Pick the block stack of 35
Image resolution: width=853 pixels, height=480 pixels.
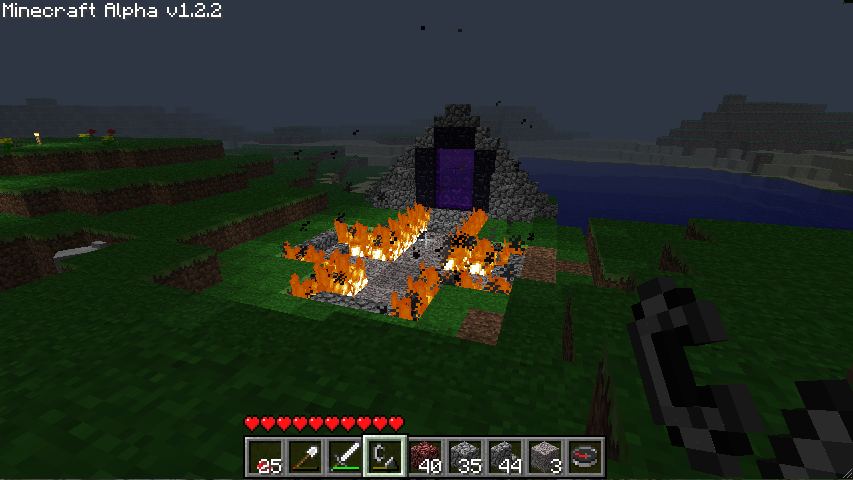465,457
